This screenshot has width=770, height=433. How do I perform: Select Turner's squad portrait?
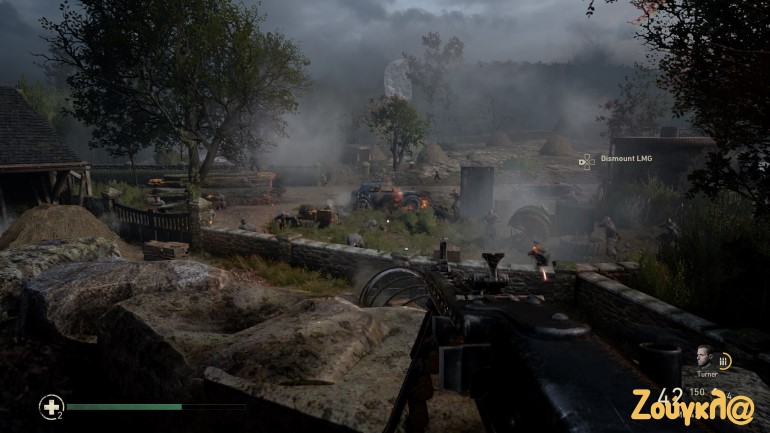706,357
